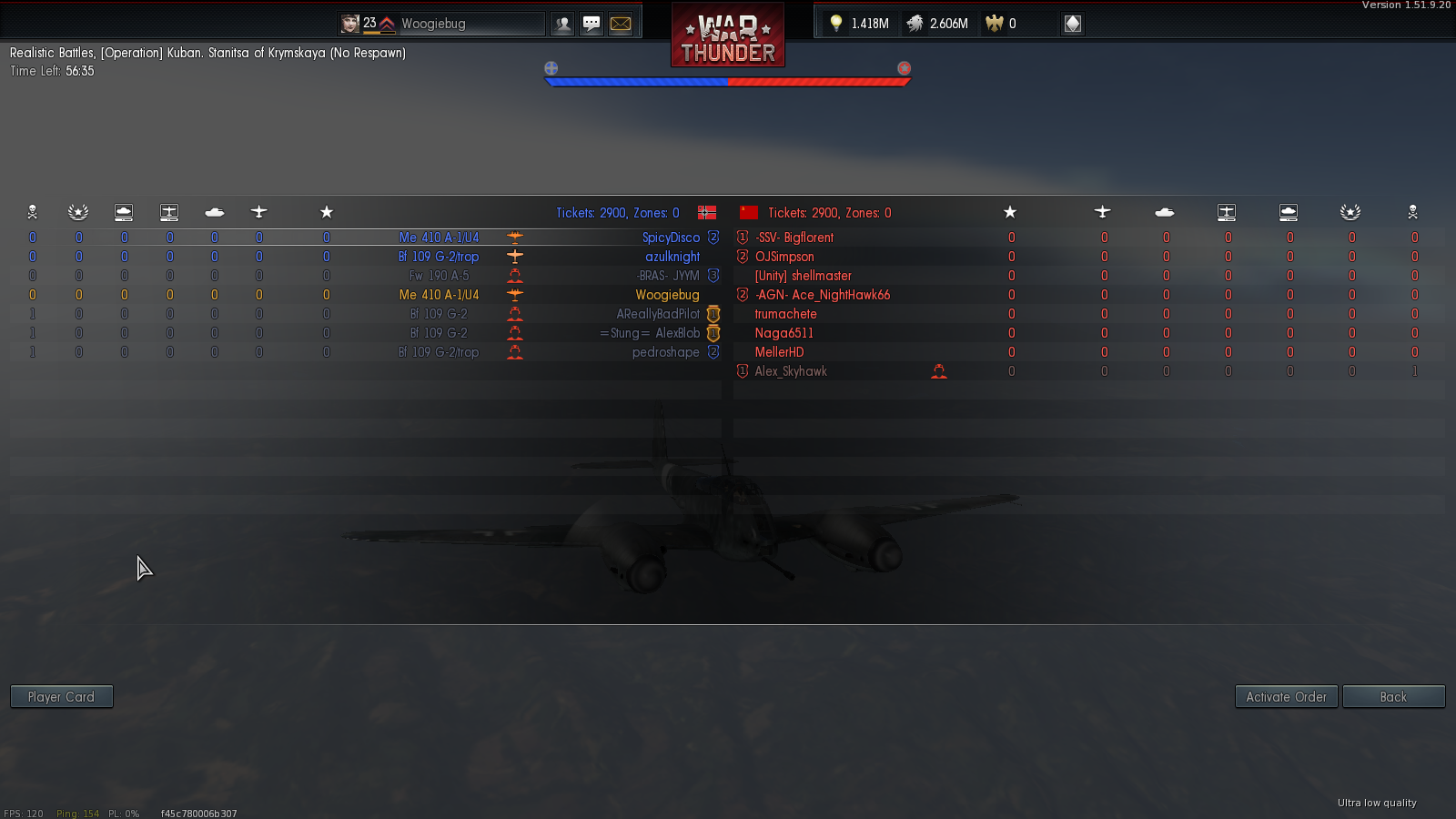Select enemy player Naga6511
1456x819 pixels.
tap(784, 333)
